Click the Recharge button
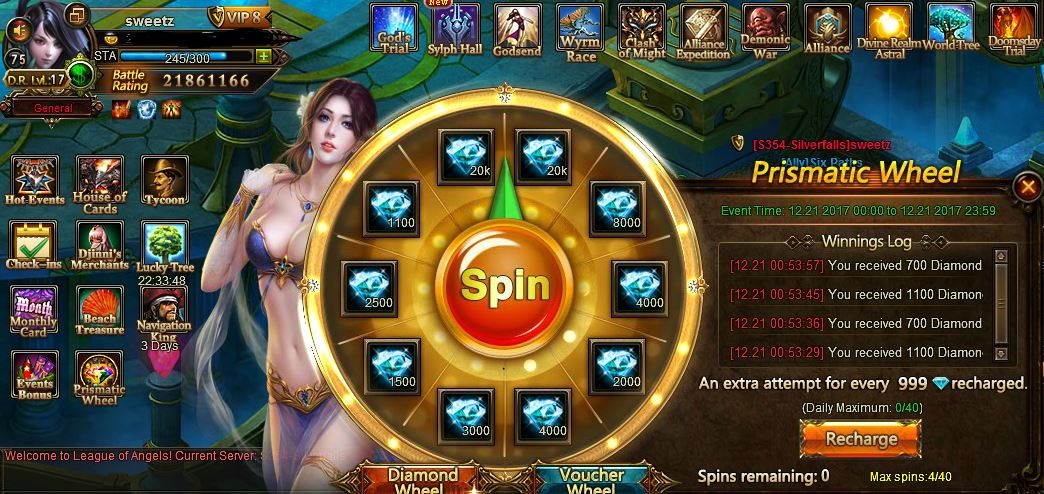1044x494 pixels. pyautogui.click(x=860, y=438)
